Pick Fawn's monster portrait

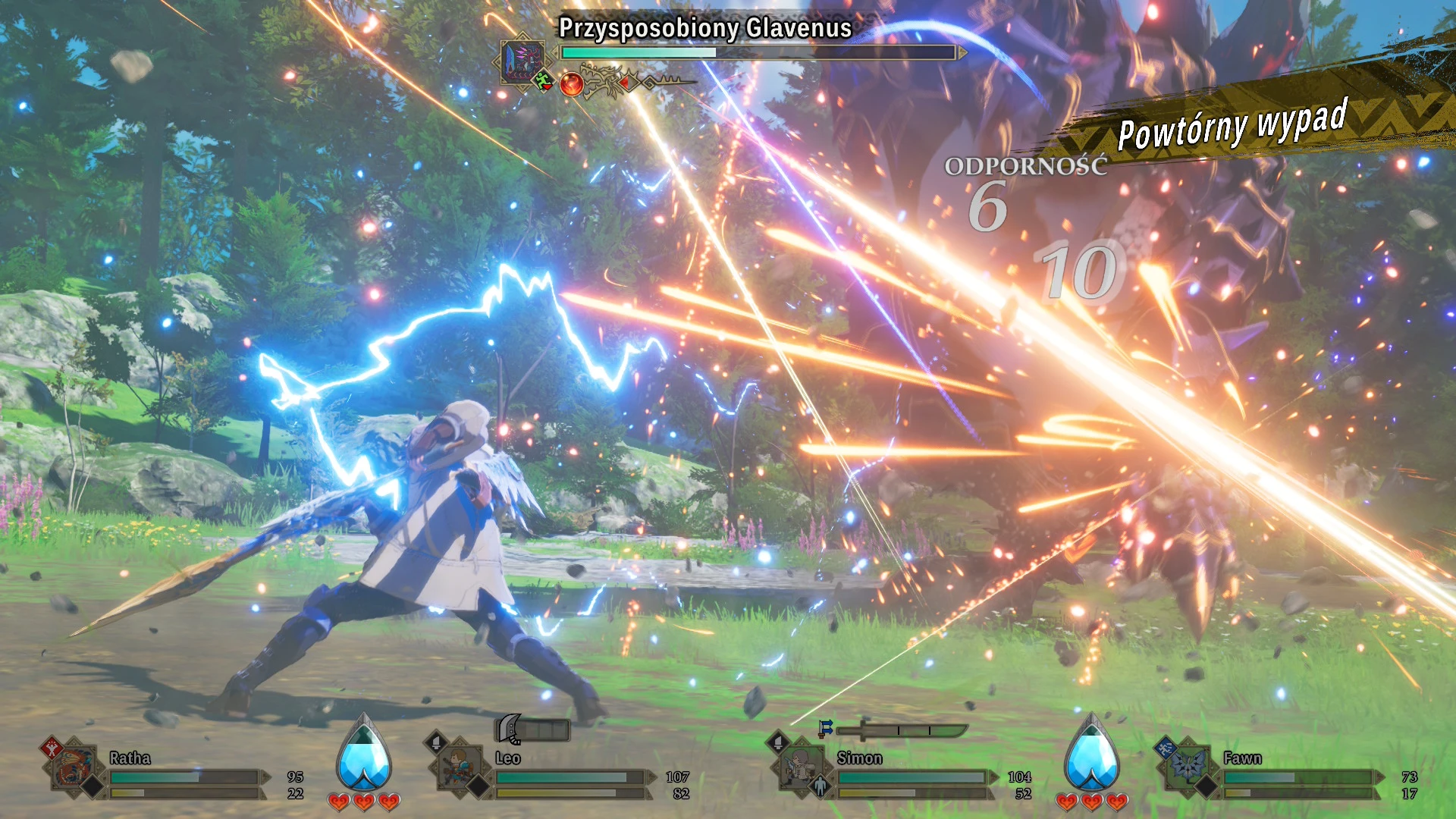click(x=1187, y=767)
